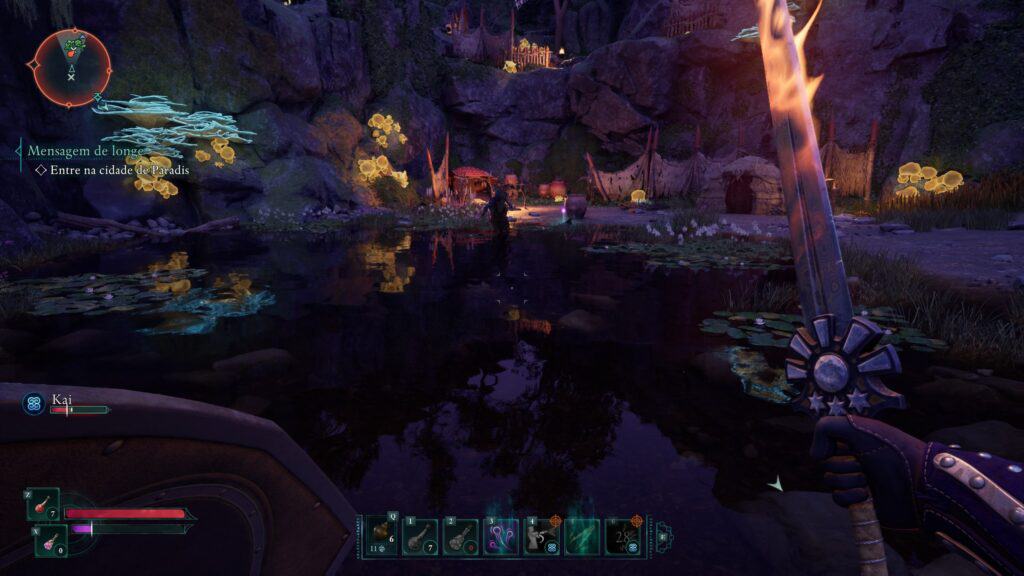
Task: Select the hotbar slot showing cooldown 28
Action: (623, 536)
